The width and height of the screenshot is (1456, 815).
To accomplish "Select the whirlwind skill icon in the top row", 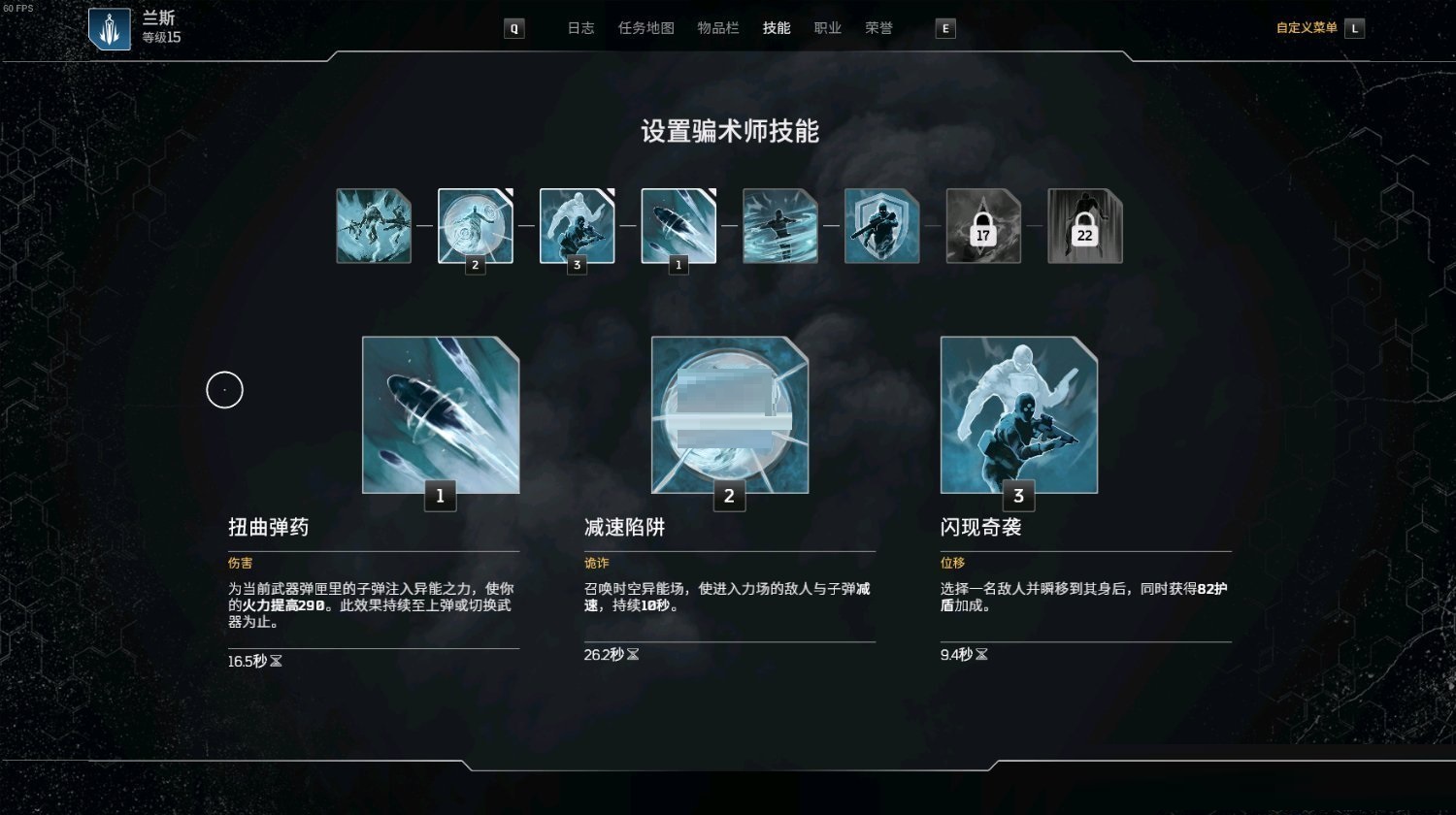I will 780,225.
